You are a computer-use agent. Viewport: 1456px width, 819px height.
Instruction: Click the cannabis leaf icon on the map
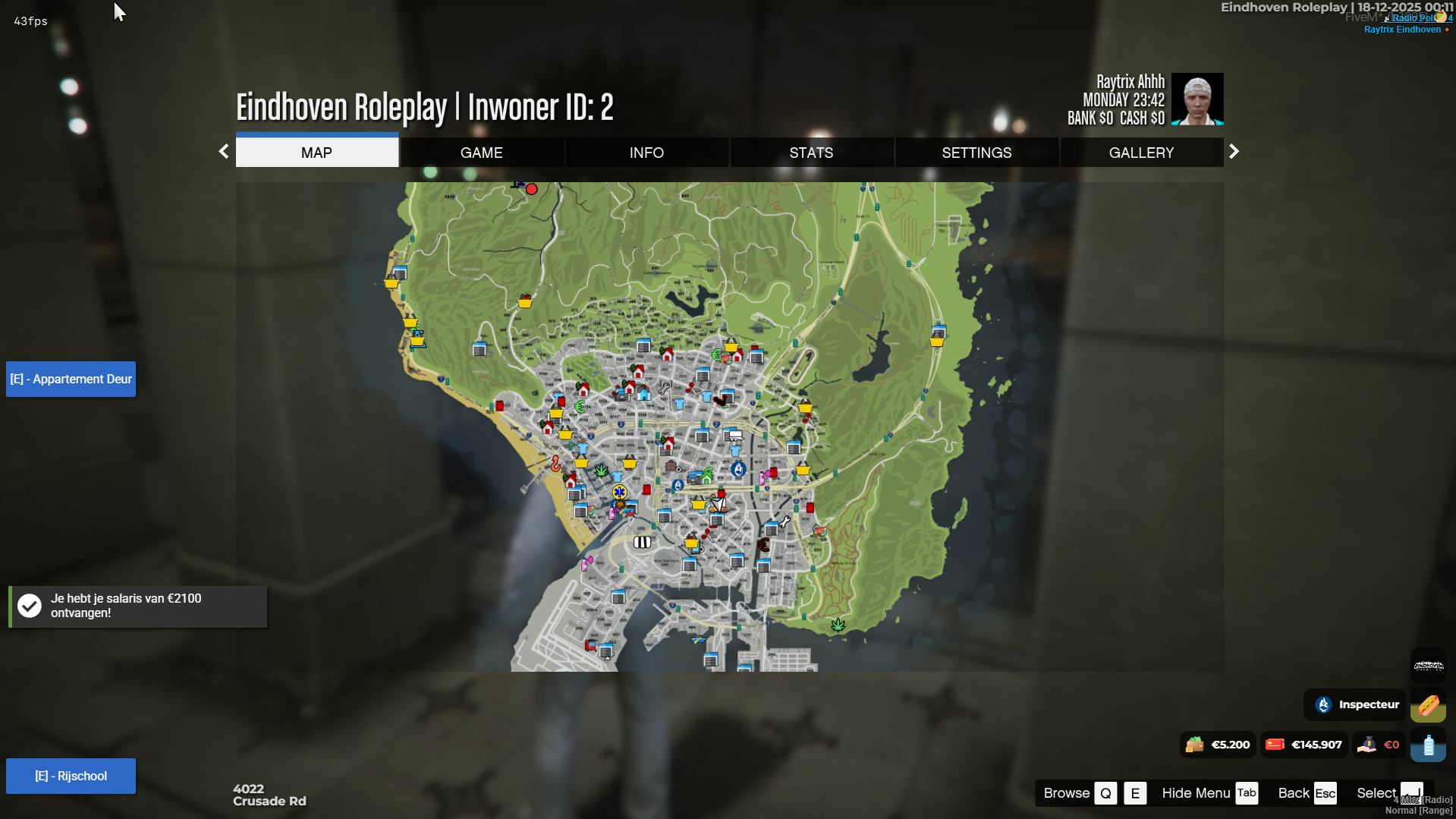(602, 472)
